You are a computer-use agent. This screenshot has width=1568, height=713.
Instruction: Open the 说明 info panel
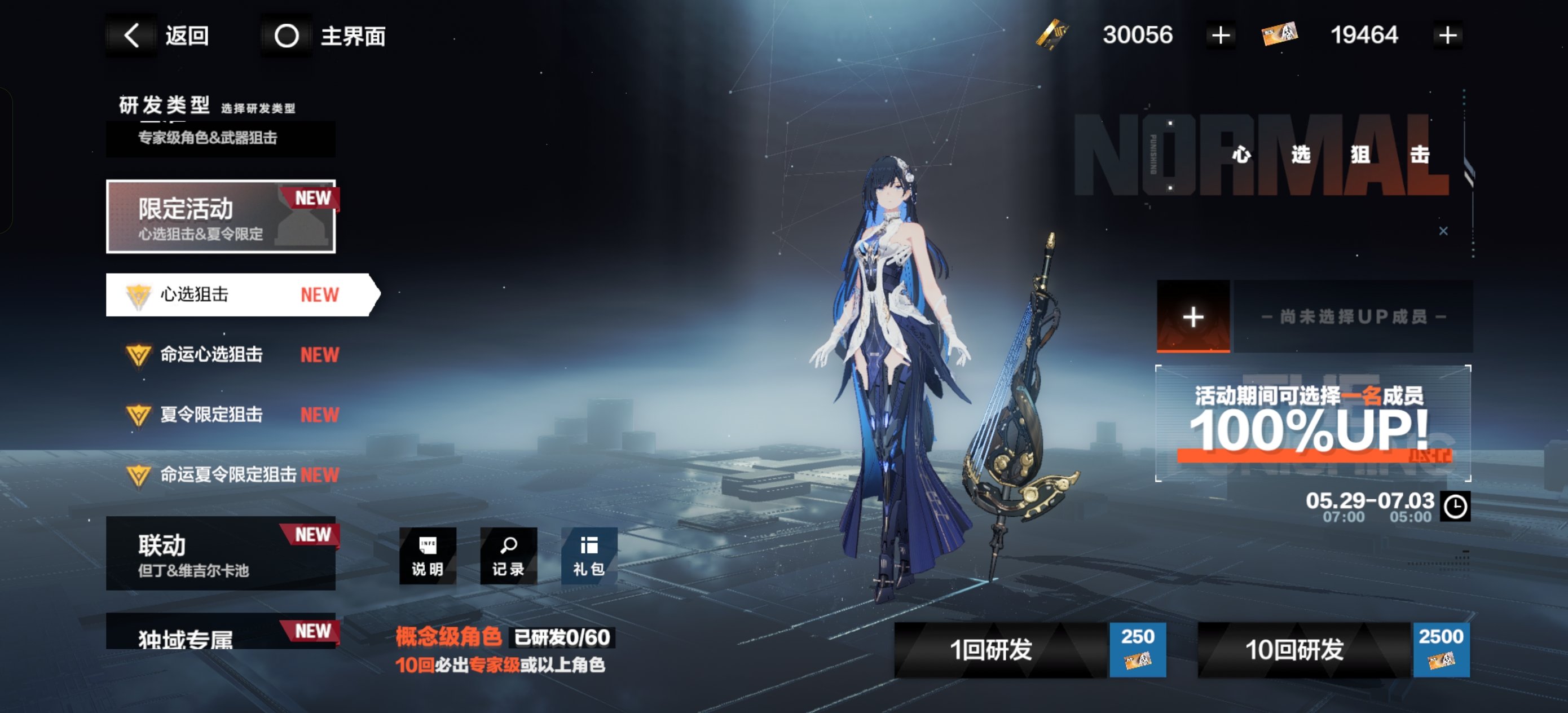[428, 556]
